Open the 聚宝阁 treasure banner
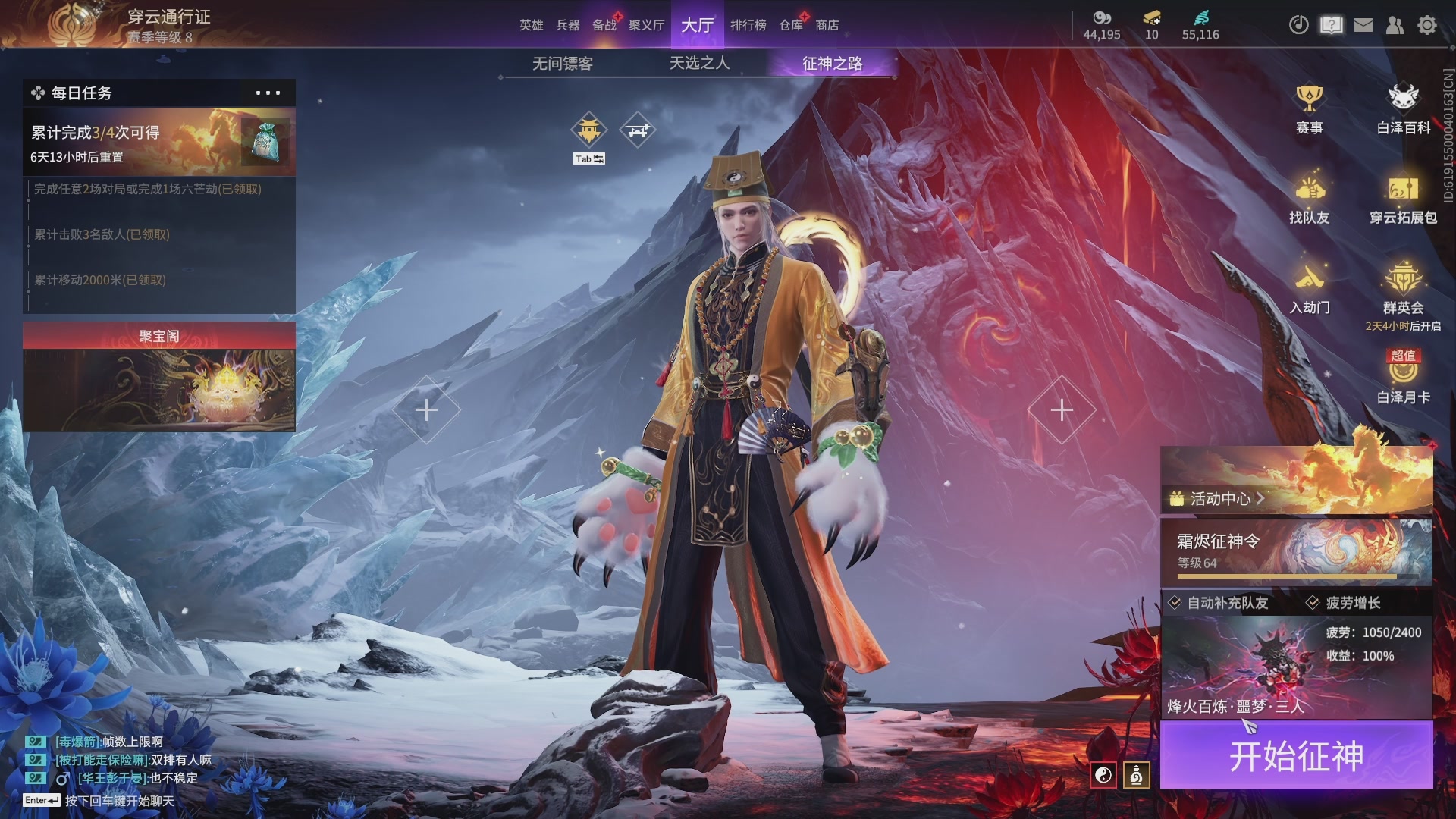Image resolution: width=1456 pixels, height=819 pixels. pyautogui.click(x=159, y=378)
